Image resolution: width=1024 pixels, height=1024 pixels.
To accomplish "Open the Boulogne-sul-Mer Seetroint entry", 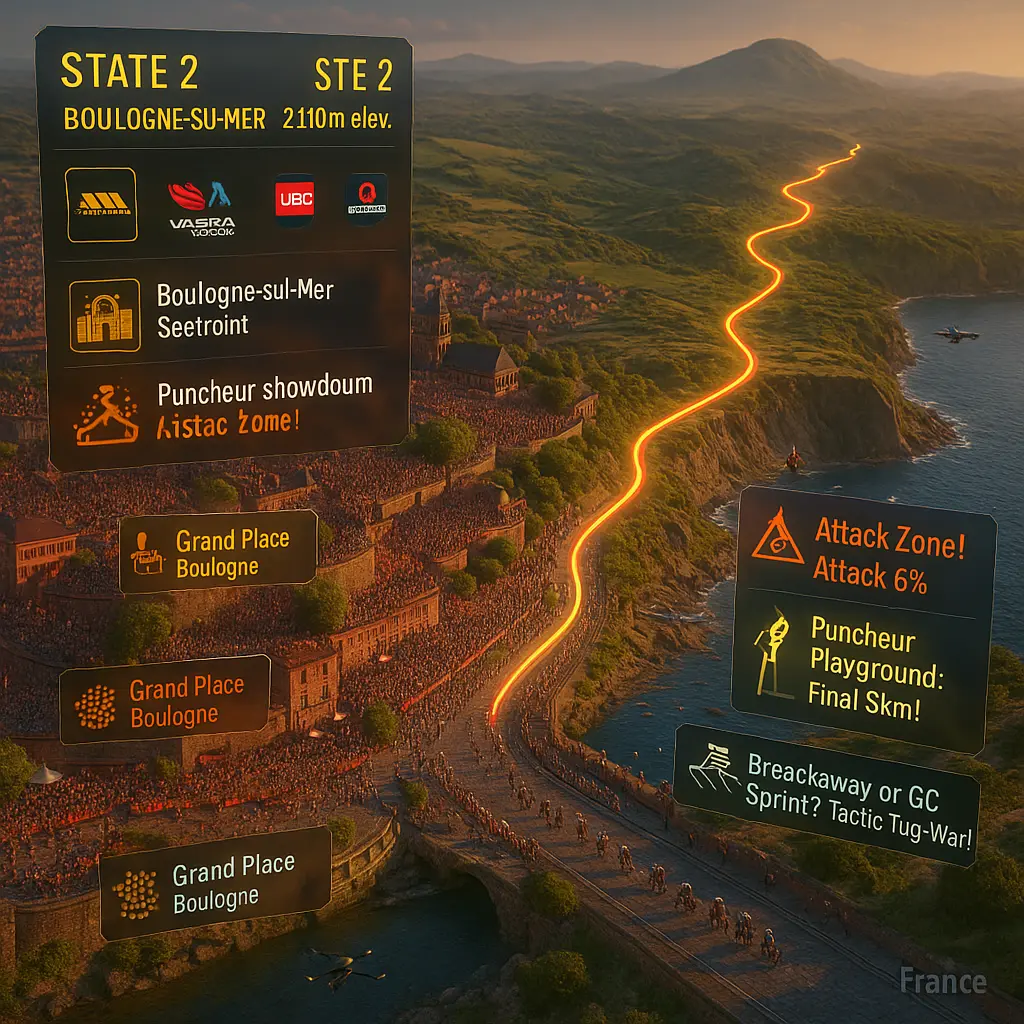I will (245, 309).
